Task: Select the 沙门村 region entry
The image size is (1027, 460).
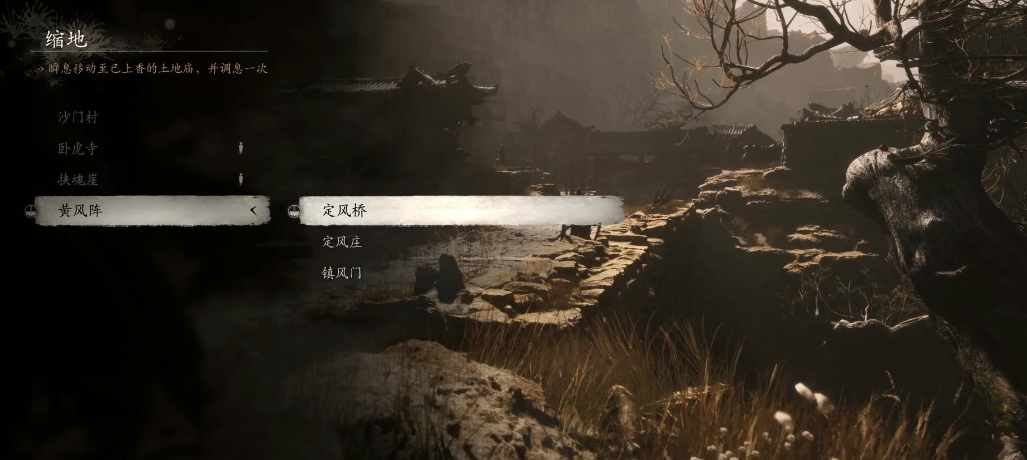Action: tap(78, 117)
